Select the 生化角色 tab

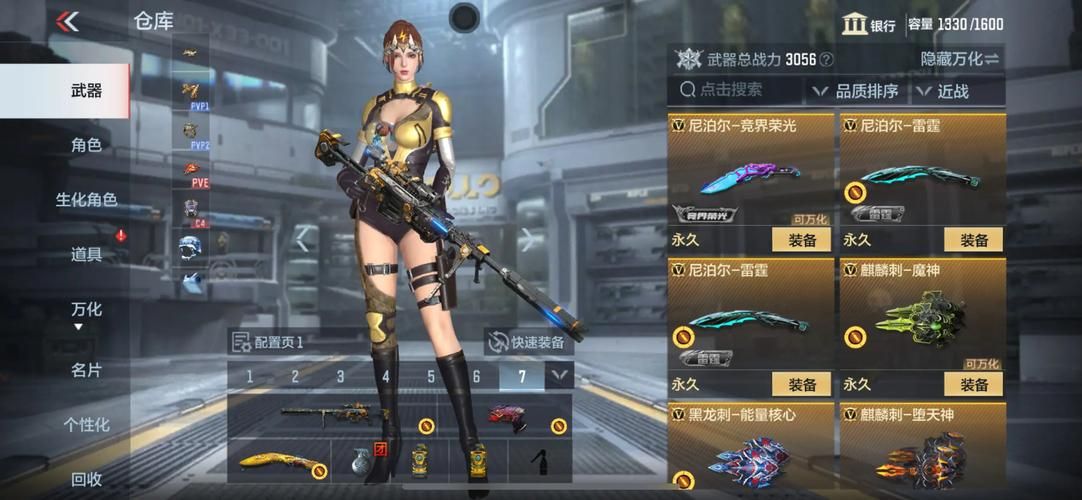pyautogui.click(x=86, y=200)
